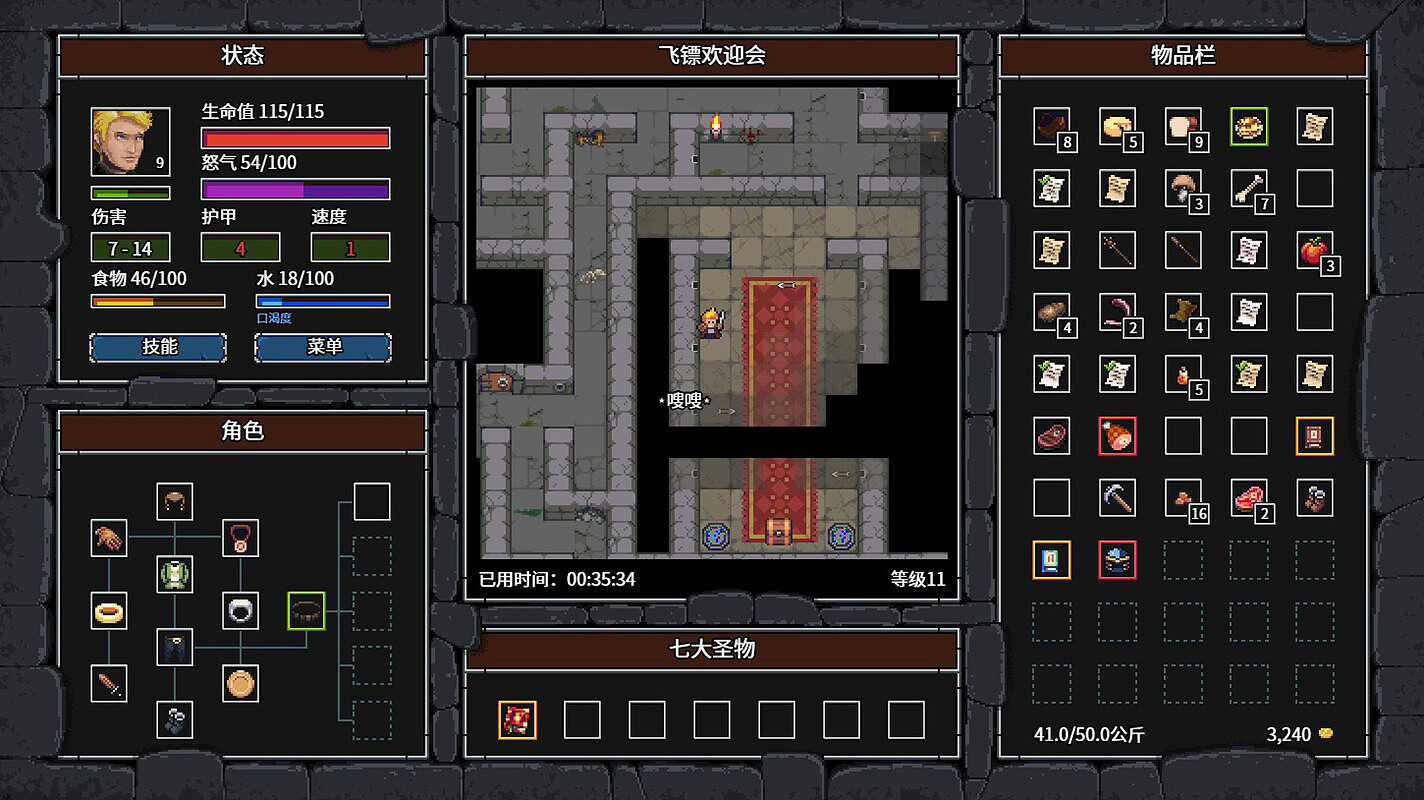Click the equipped gloves slot
This screenshot has width=1424, height=800.
(109, 540)
